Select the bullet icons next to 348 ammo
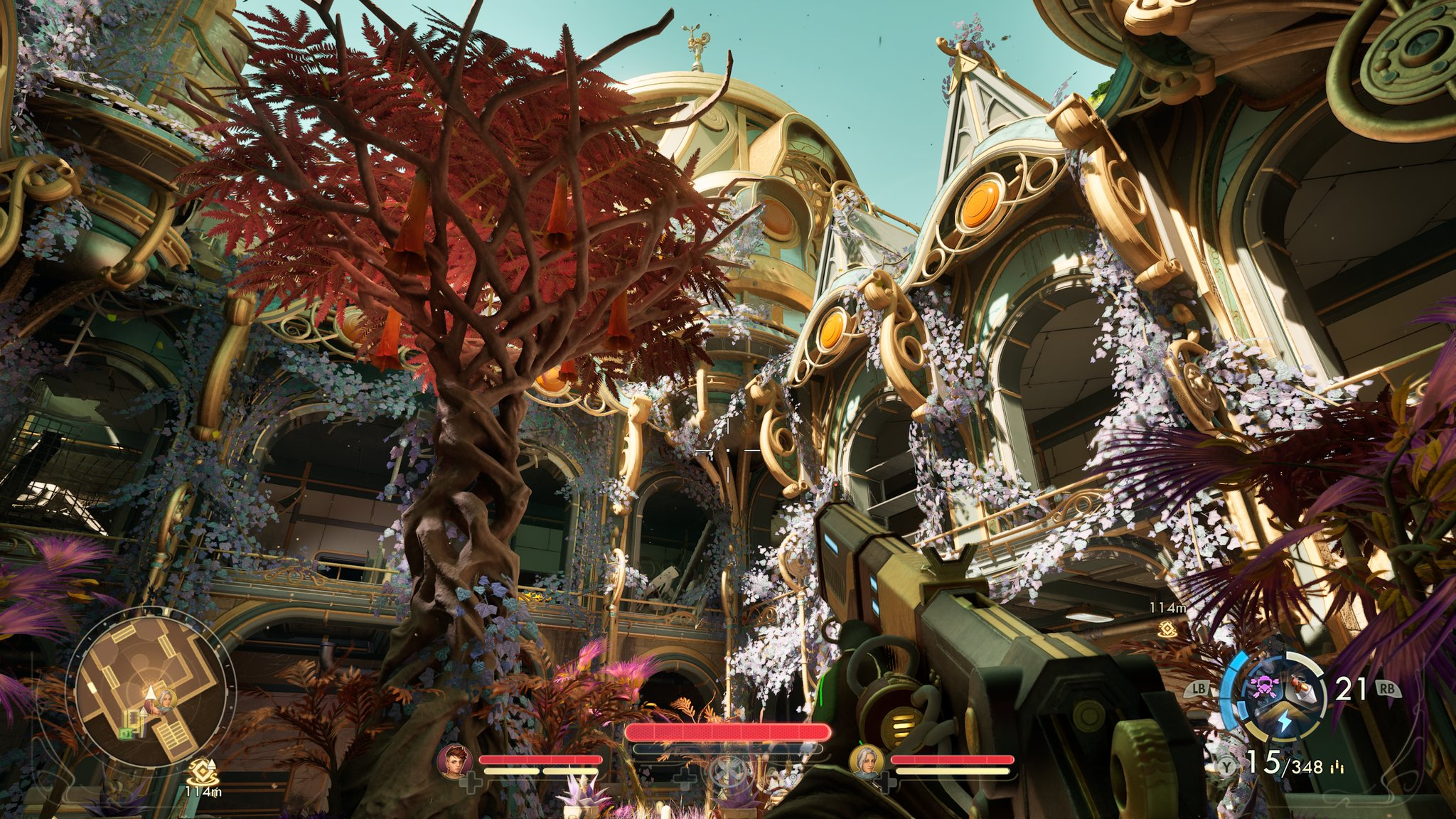 (1337, 766)
